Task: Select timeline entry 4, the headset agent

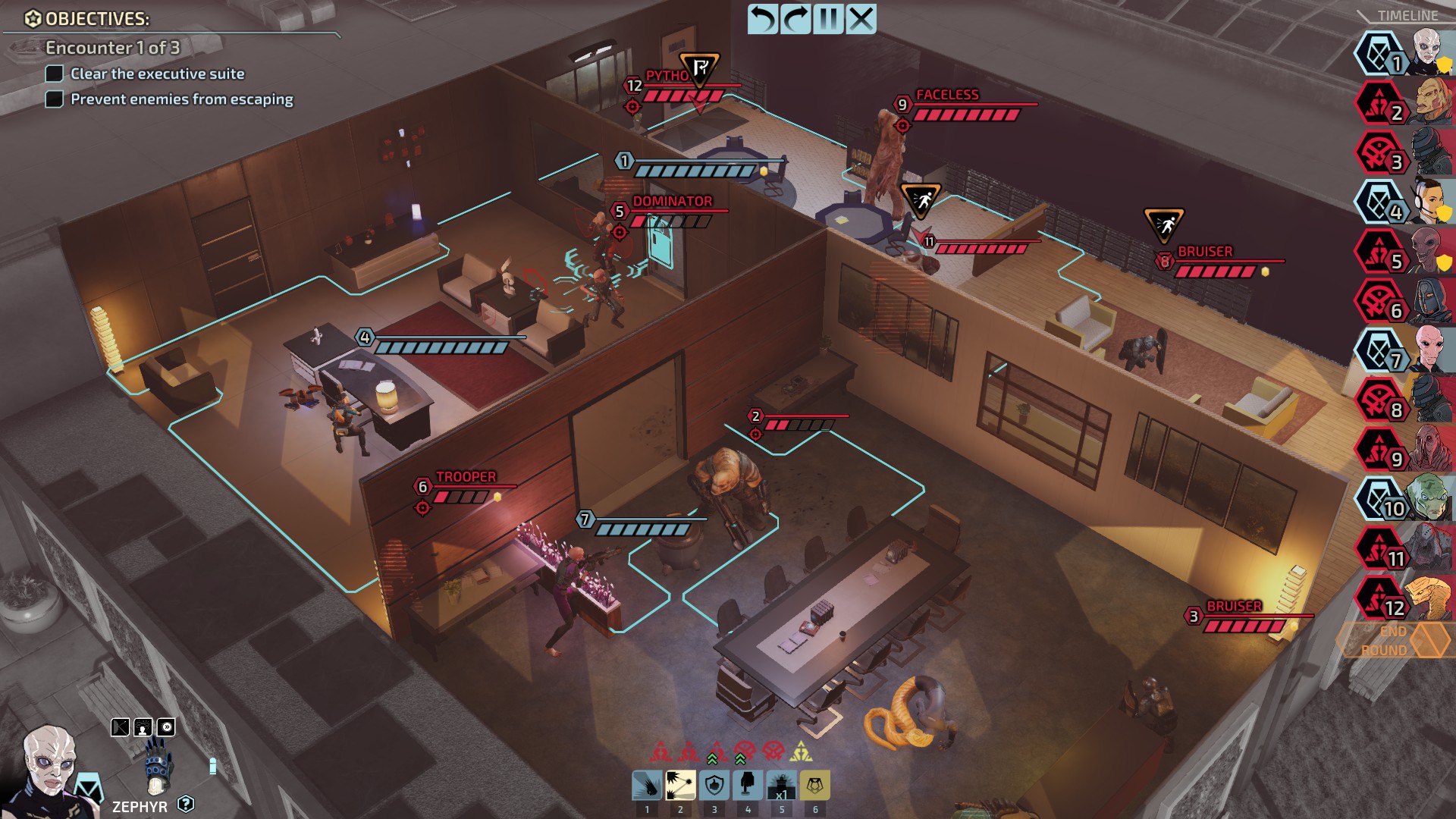Action: [x=1404, y=202]
